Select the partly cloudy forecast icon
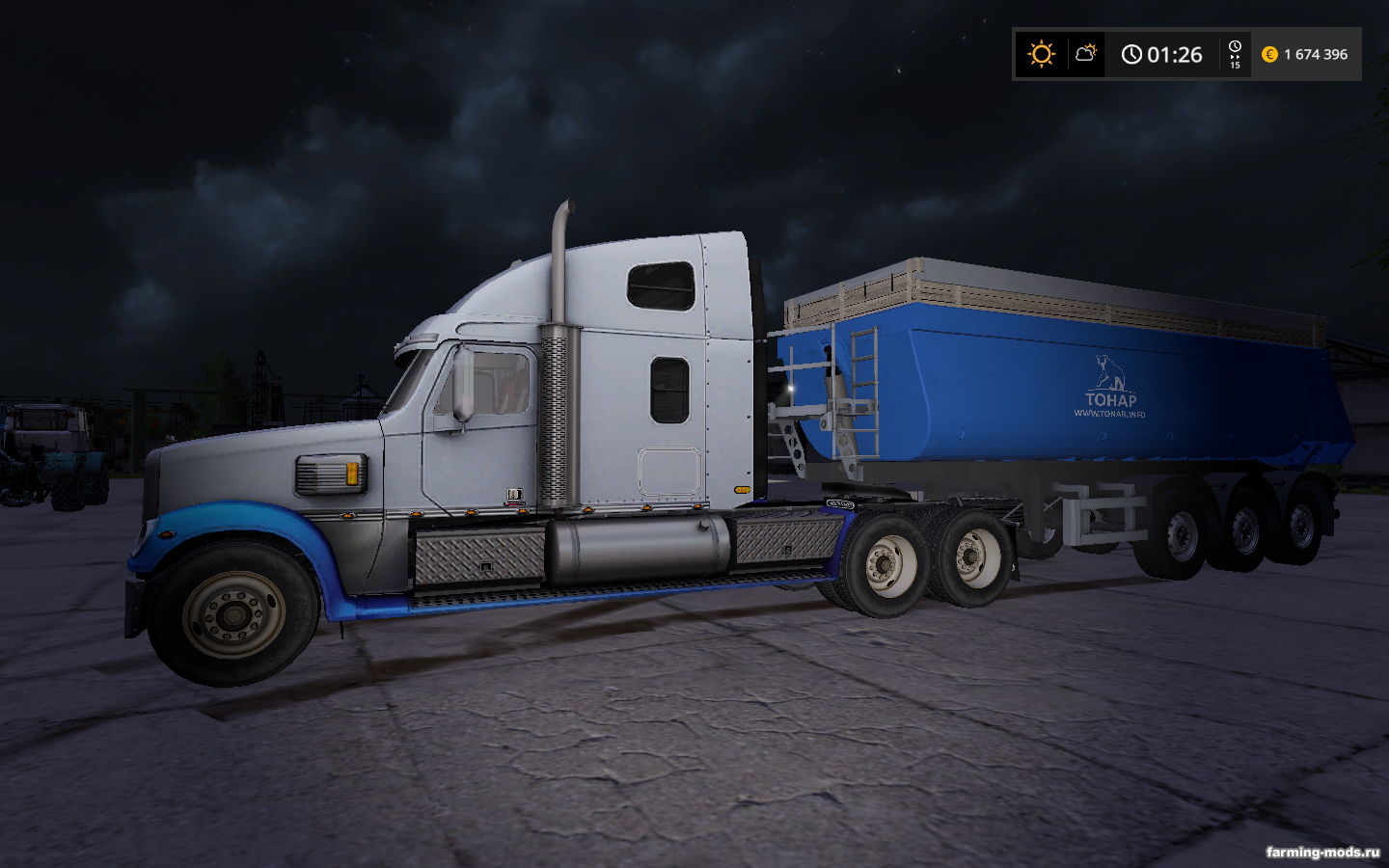The image size is (1389, 868). [1086, 53]
